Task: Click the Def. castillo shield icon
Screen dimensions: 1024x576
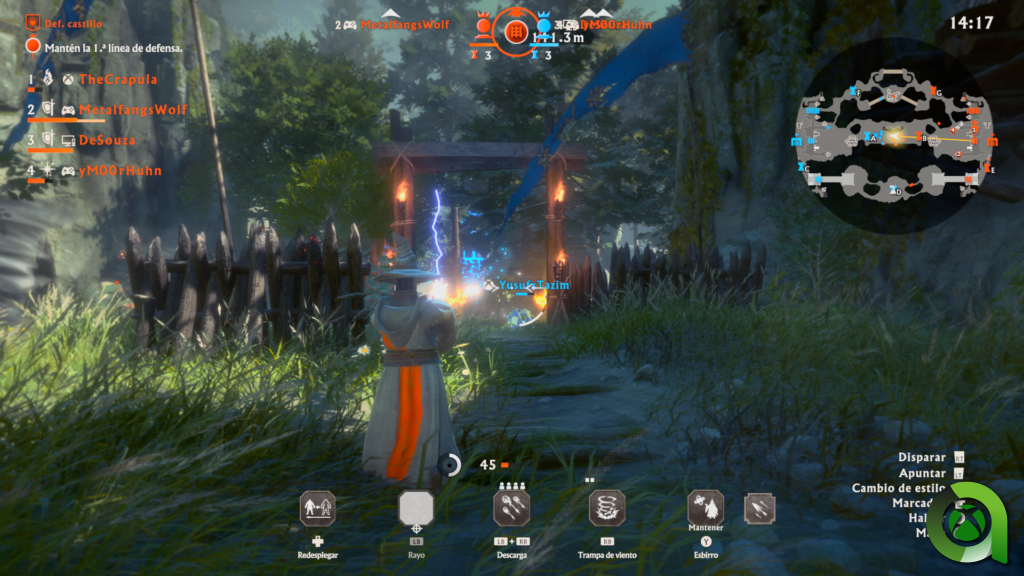Action: coord(32,21)
